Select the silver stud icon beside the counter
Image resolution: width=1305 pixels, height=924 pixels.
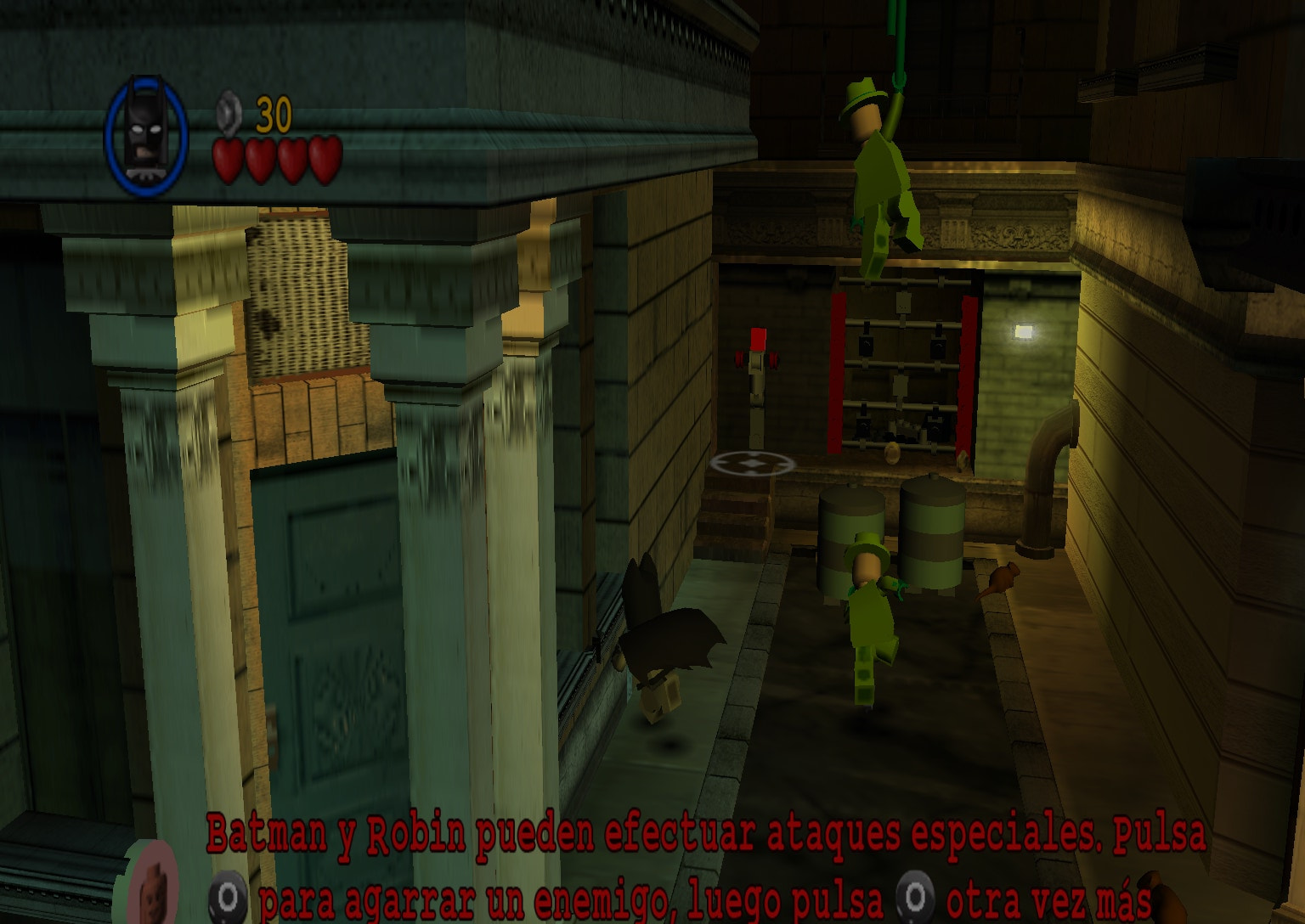(228, 111)
